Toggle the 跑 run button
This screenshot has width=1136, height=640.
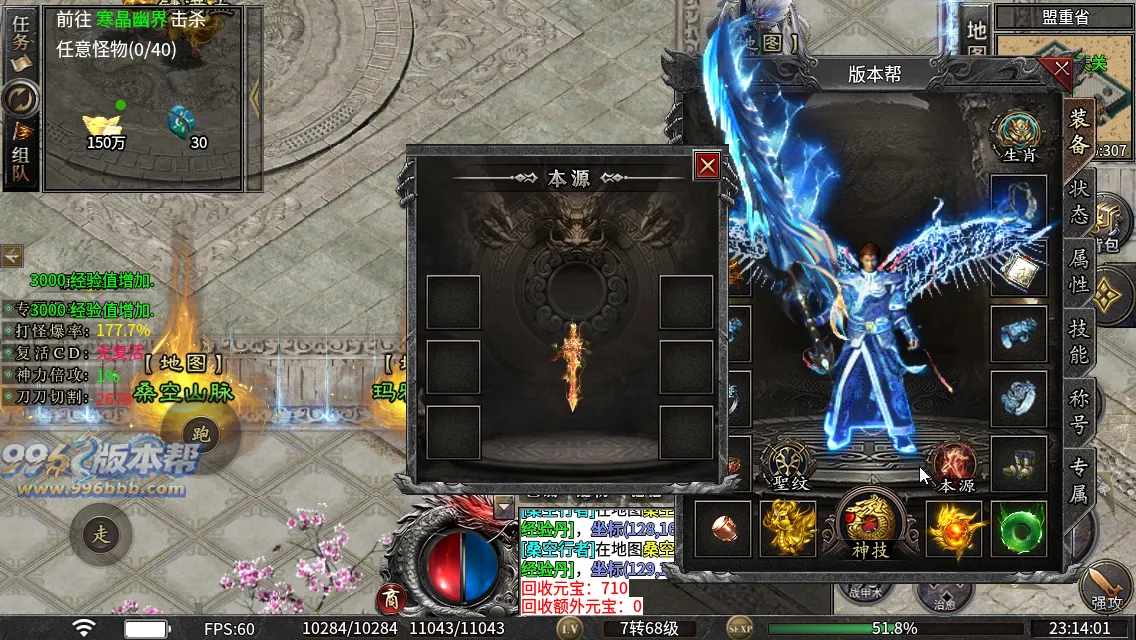click(x=201, y=434)
